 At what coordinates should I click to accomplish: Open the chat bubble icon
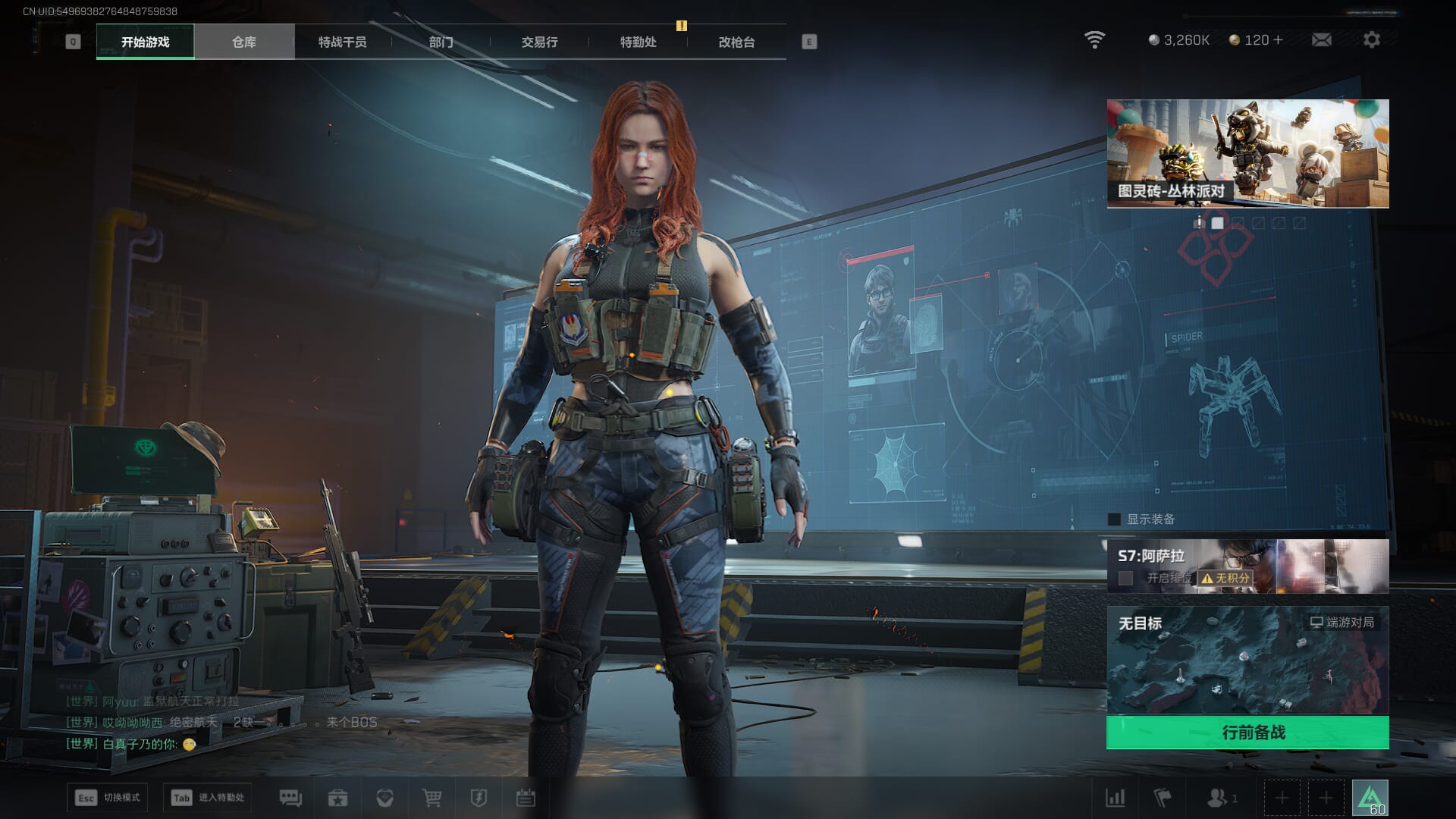coord(290,798)
